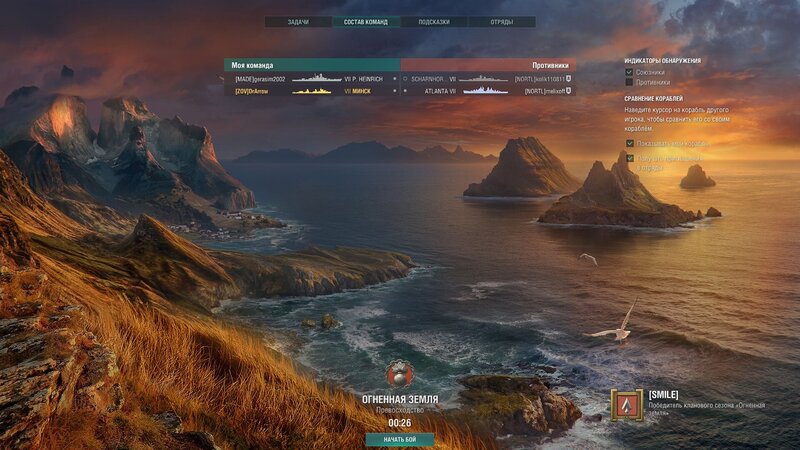Enable the Противники detection indicator checkbox
The width and height of the screenshot is (800, 450).
(x=629, y=82)
